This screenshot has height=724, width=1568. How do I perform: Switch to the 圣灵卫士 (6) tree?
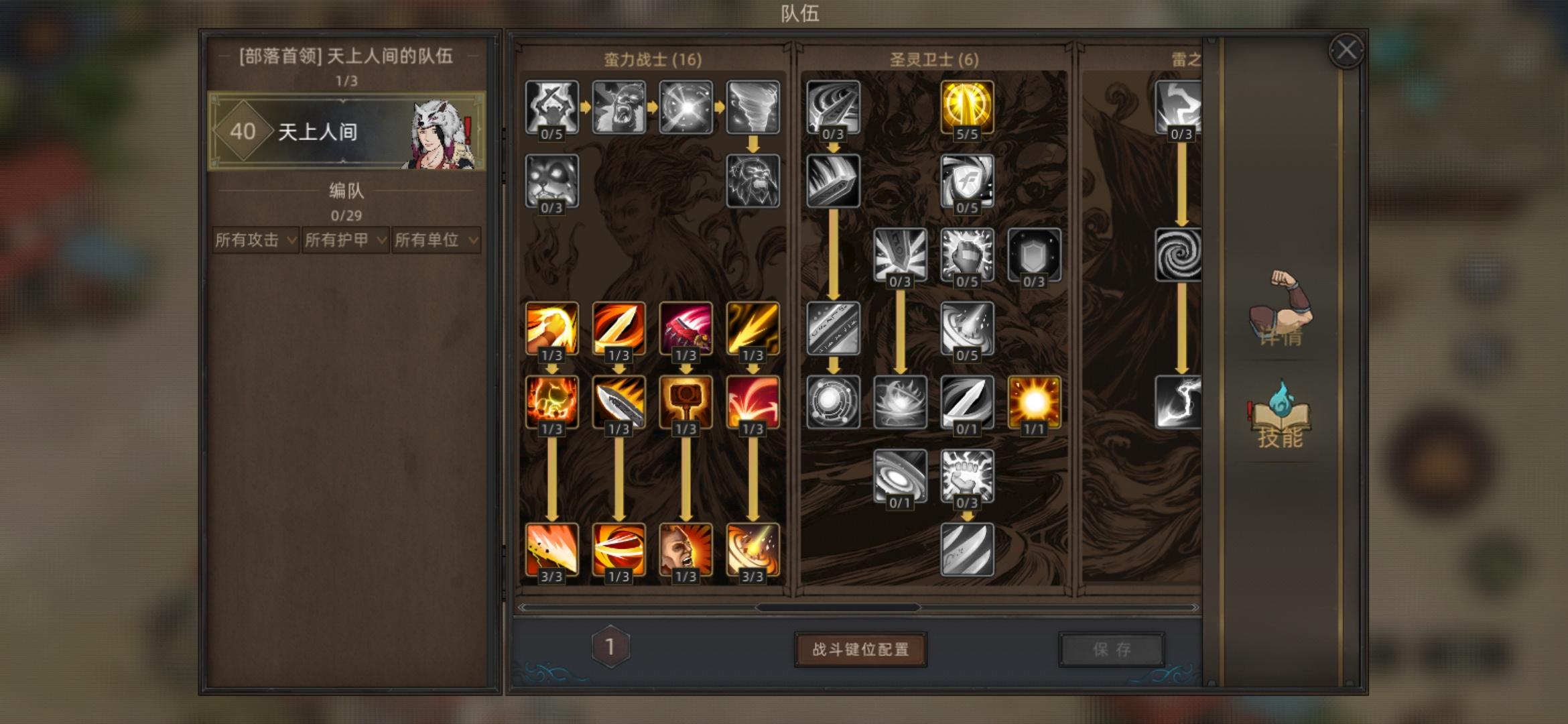pos(931,59)
